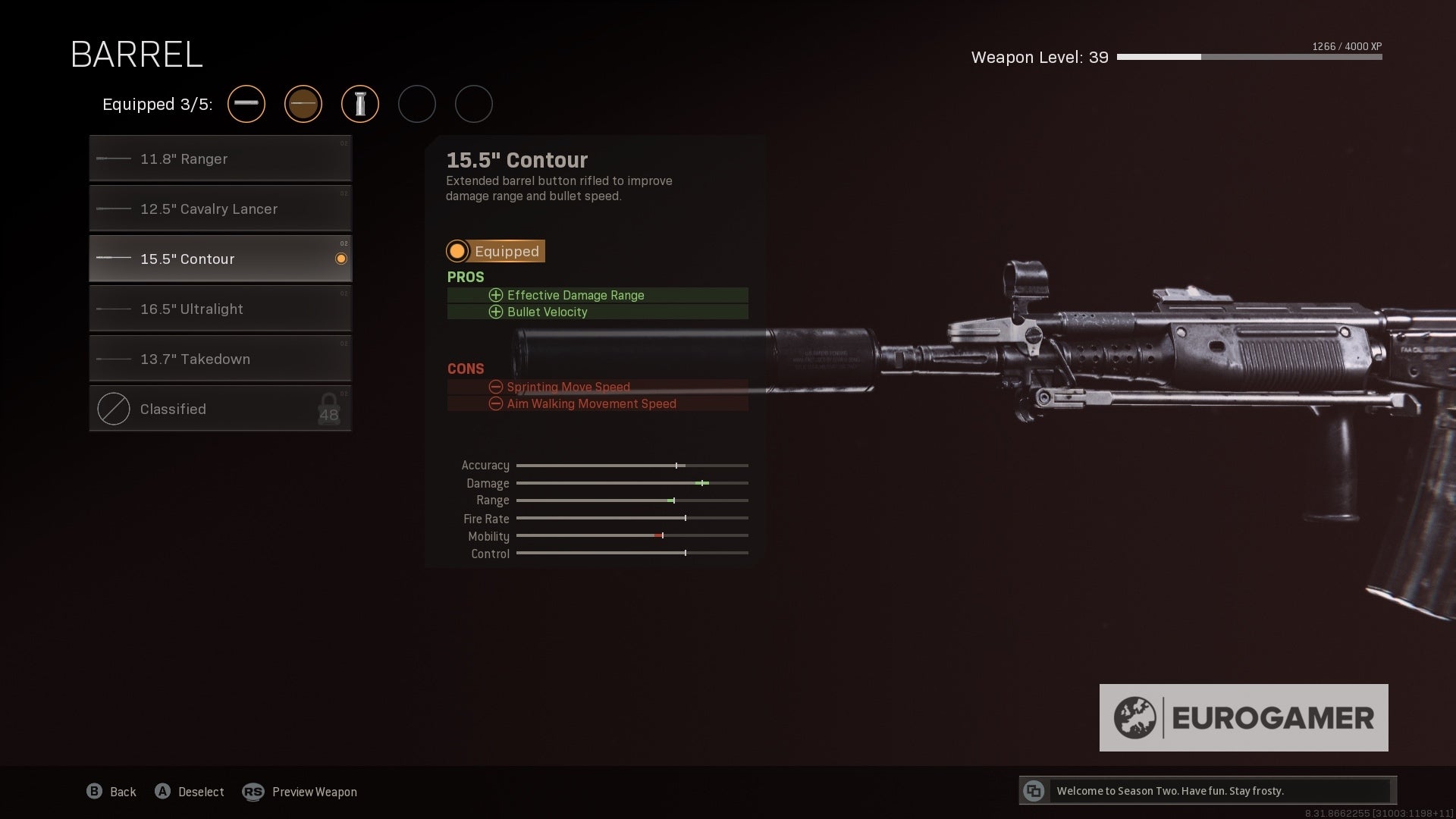Select the third equipped attachment slot icon

click(360, 104)
